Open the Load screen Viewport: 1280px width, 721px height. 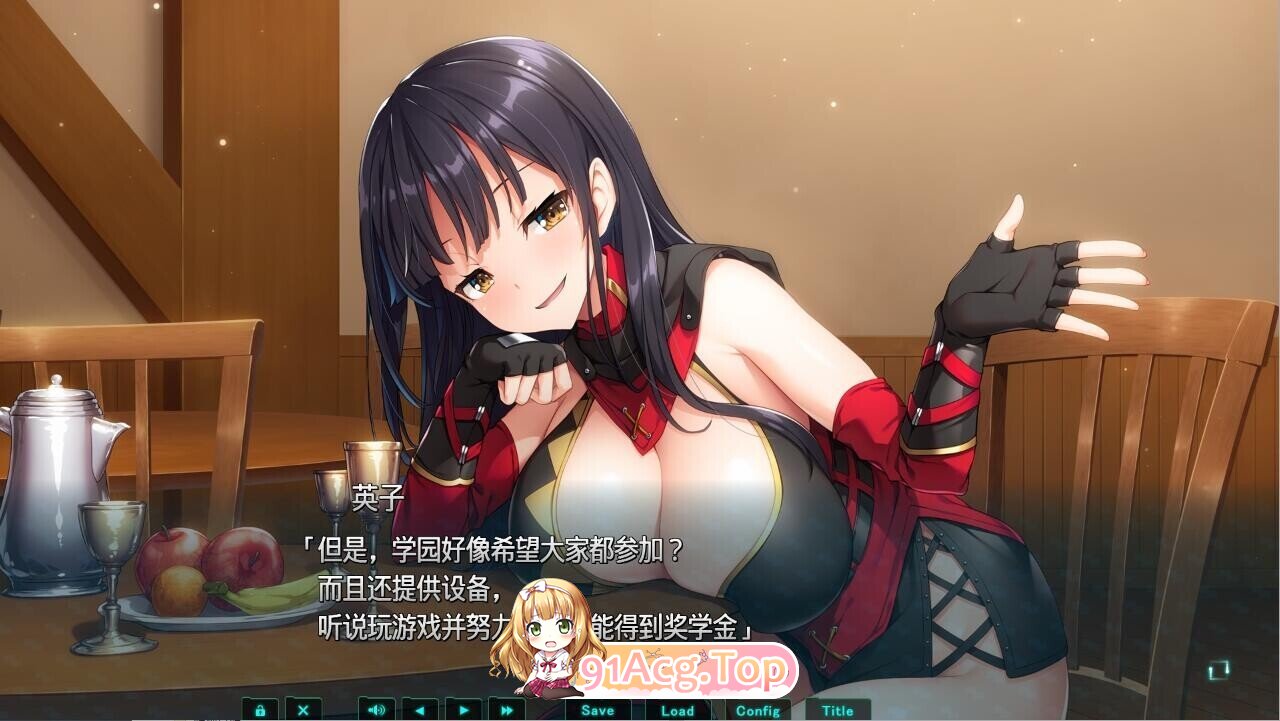(x=676, y=710)
